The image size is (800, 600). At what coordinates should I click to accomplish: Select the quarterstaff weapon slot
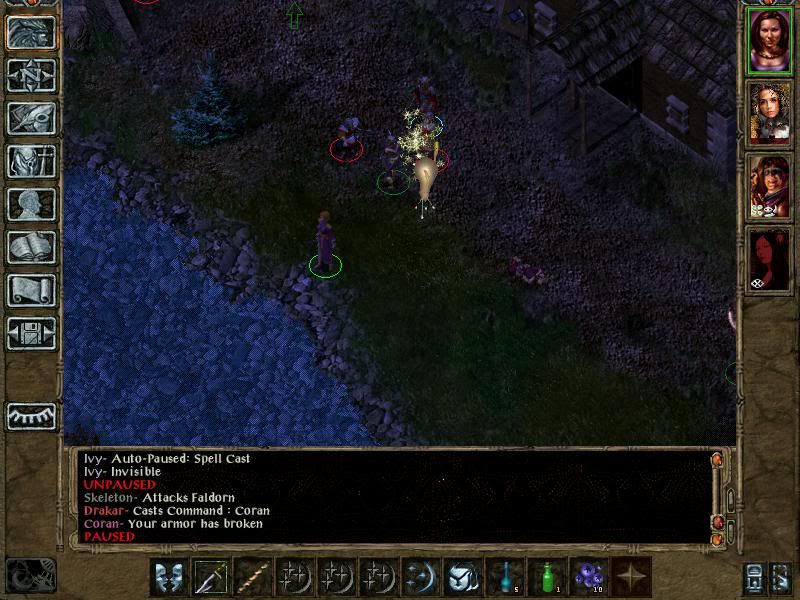point(254,577)
